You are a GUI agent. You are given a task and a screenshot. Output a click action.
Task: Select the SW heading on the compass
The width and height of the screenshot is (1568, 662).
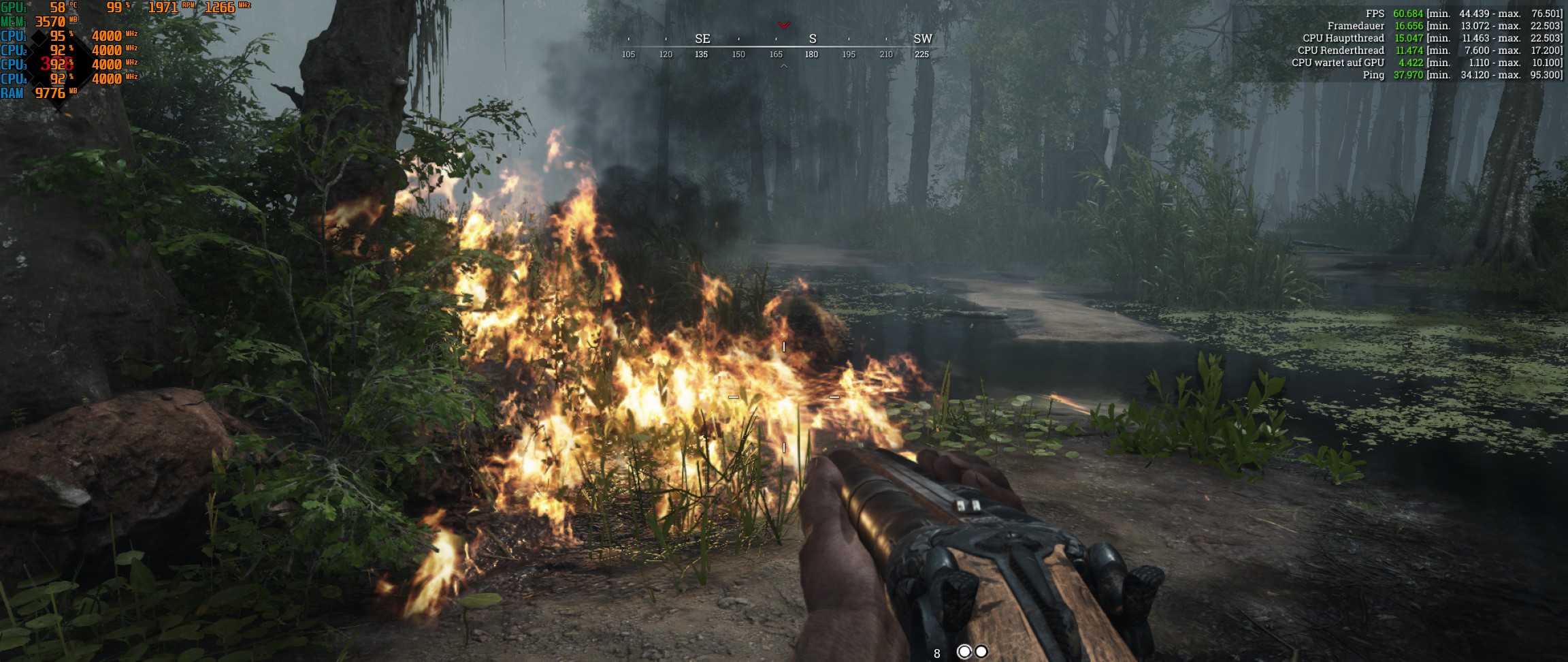point(924,39)
